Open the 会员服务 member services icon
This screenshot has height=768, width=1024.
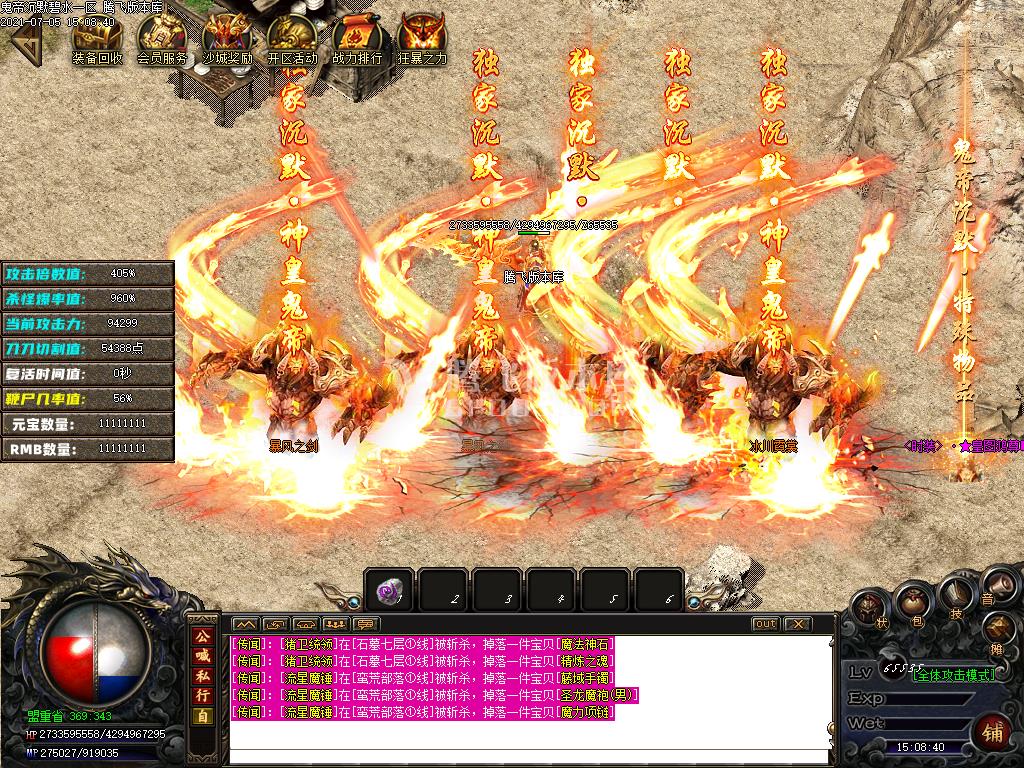[x=162, y=40]
